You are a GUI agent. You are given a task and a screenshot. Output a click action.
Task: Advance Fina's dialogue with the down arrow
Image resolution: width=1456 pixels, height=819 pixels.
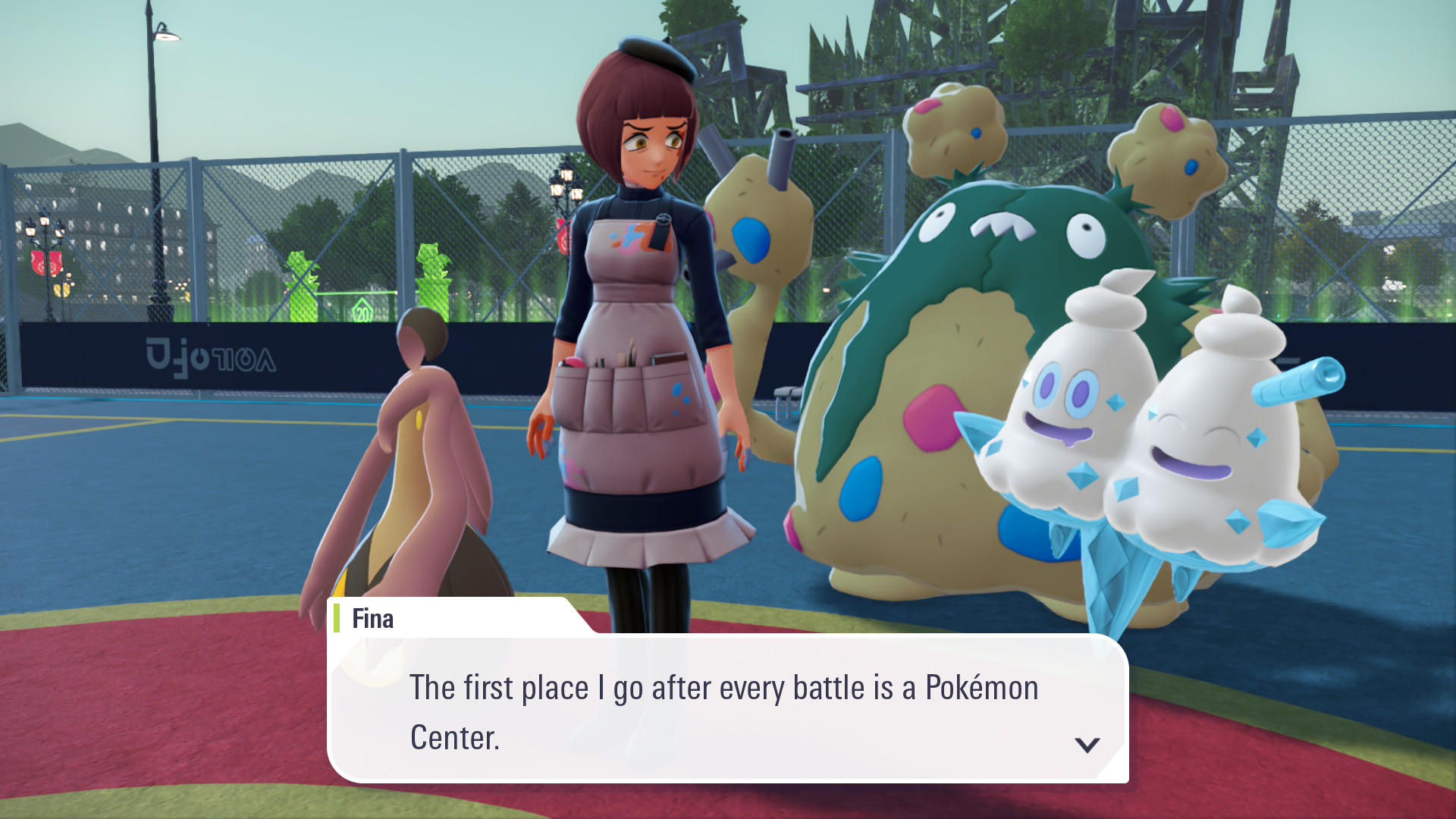(1087, 745)
